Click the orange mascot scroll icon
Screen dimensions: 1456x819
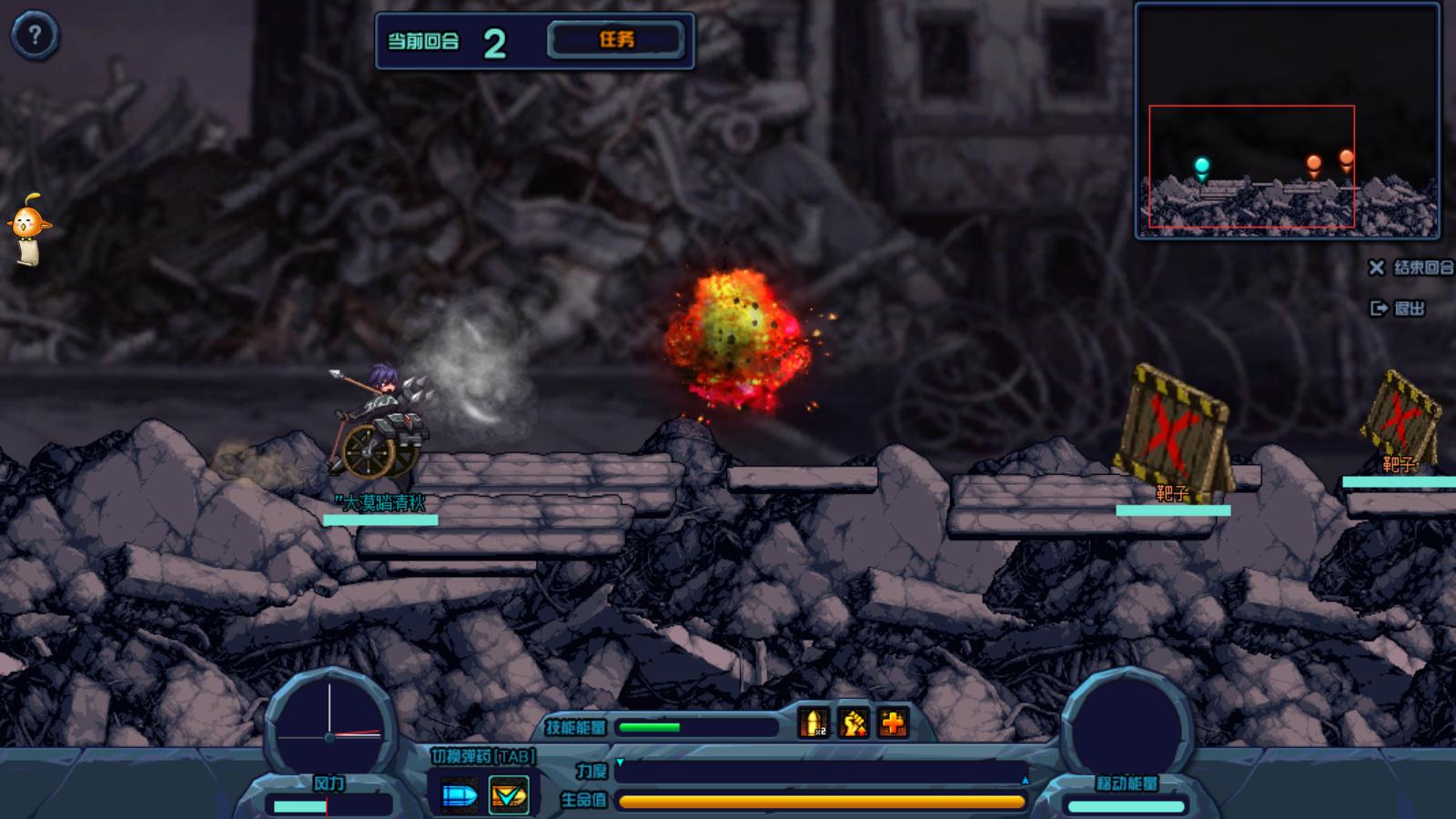(x=28, y=228)
